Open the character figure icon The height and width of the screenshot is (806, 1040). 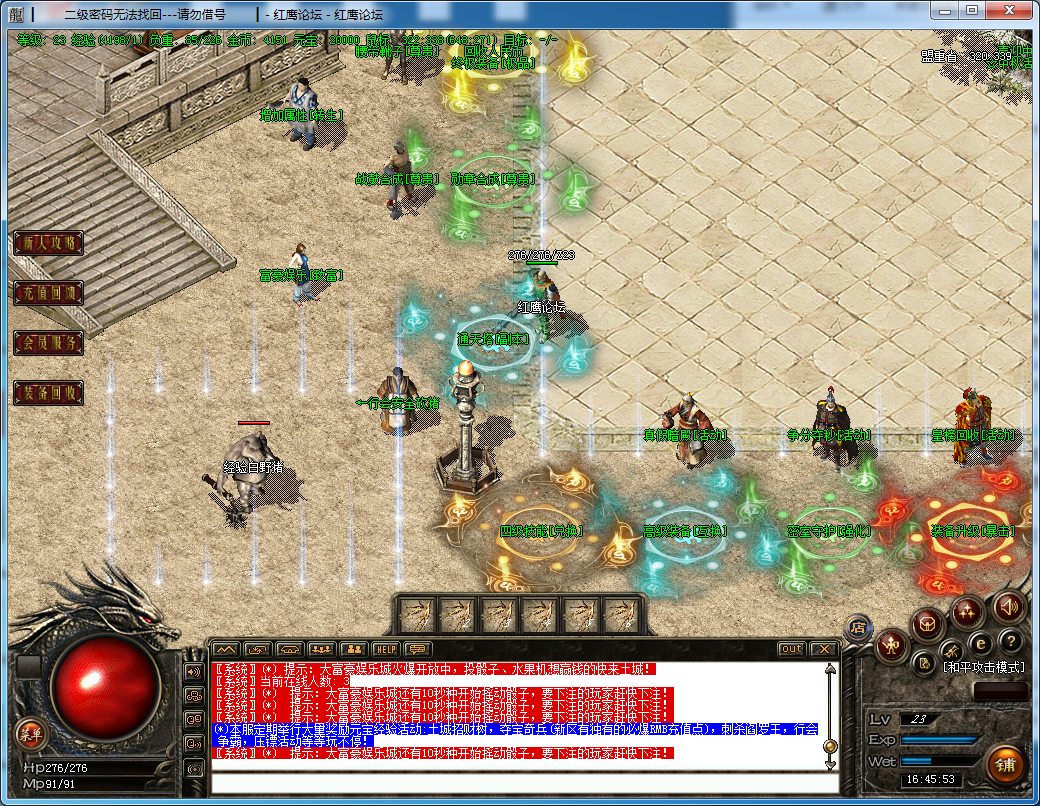(890, 647)
